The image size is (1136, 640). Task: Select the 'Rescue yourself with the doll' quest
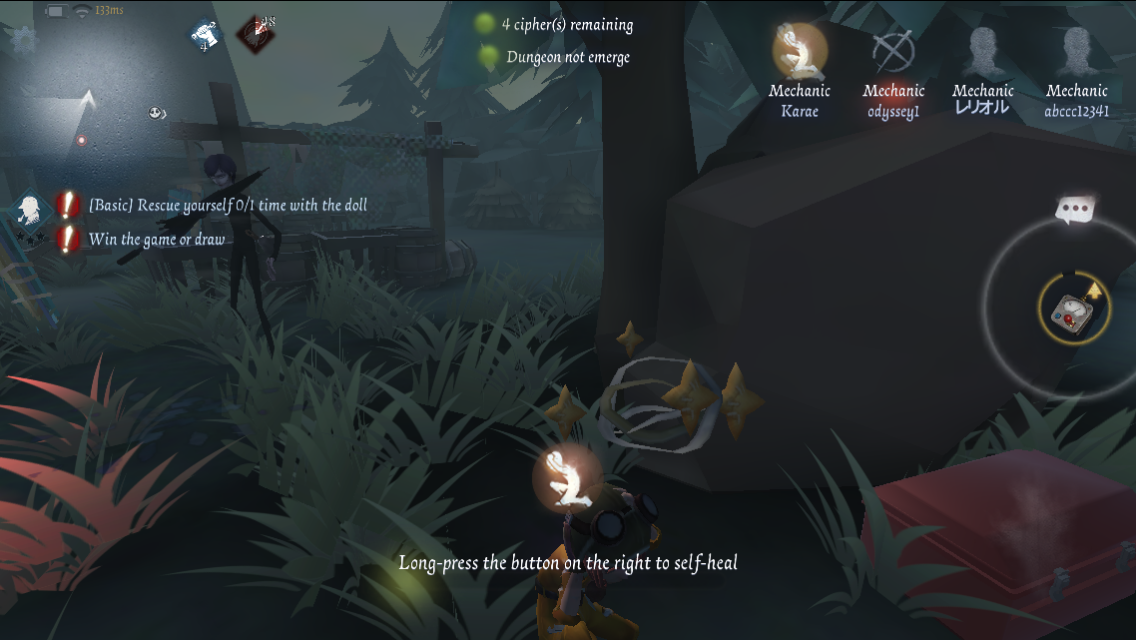coord(227,205)
